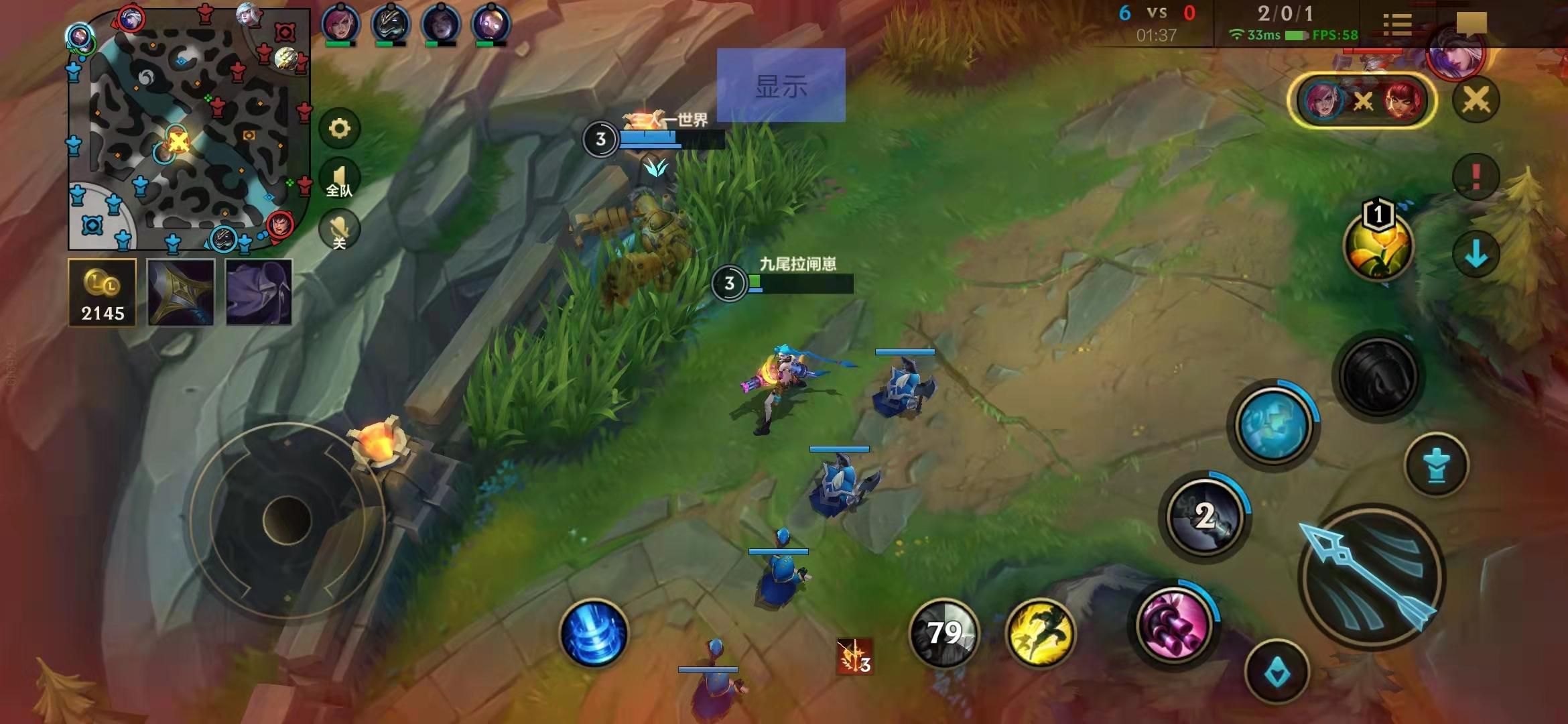Click the 显示 button
Image resolution: width=1568 pixels, height=724 pixels.
(x=781, y=85)
